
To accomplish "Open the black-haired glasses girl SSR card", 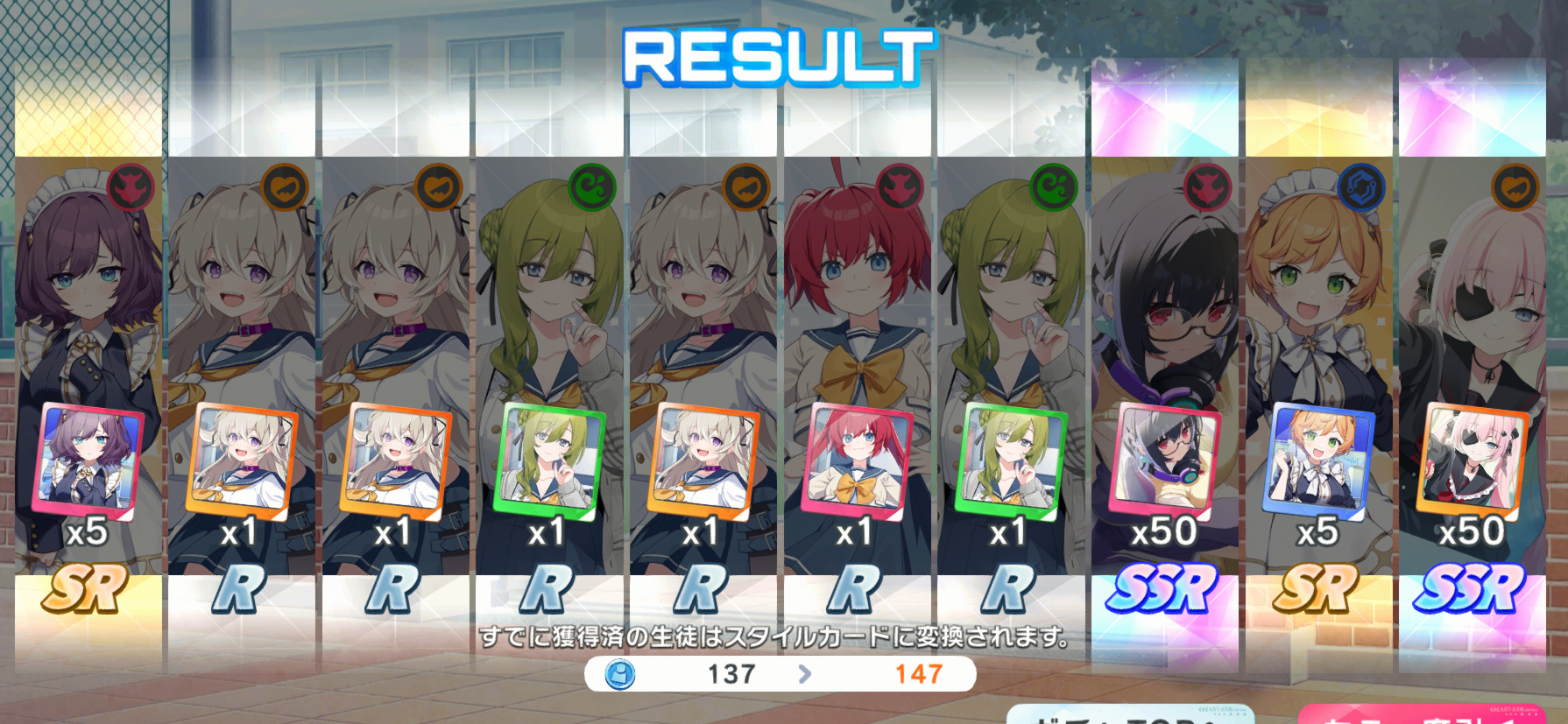I will 1164,368.
